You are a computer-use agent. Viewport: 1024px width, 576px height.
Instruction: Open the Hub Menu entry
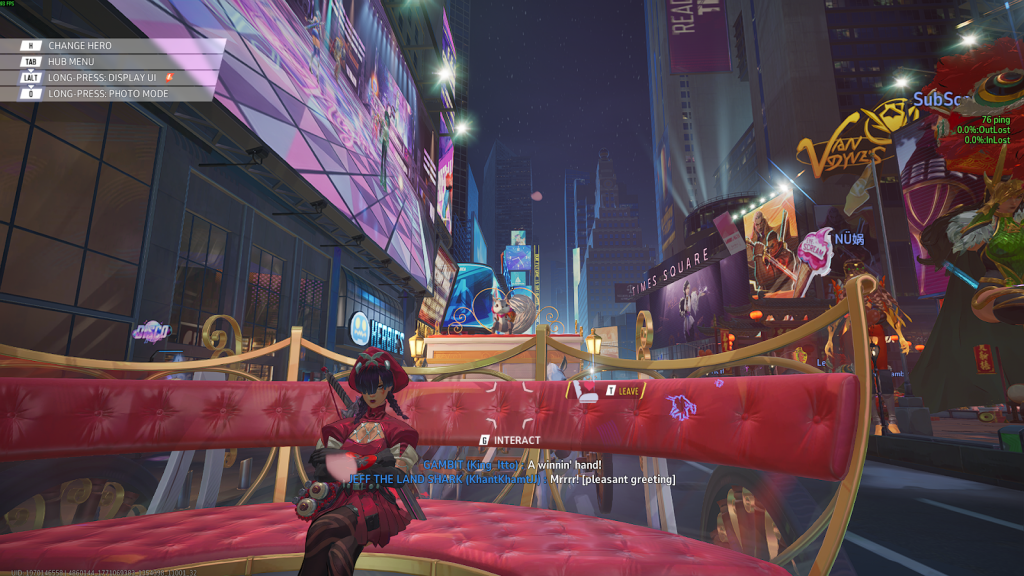point(70,62)
